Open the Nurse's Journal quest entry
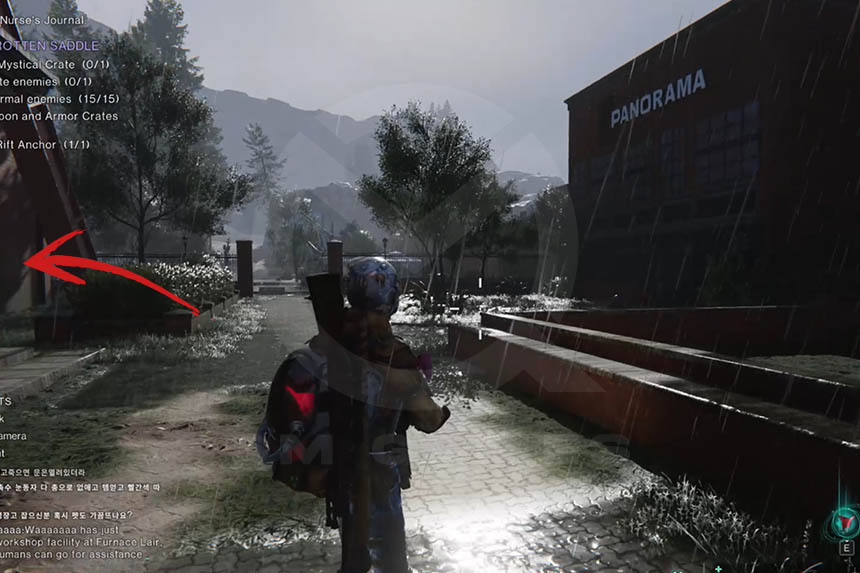 pyautogui.click(x=42, y=20)
